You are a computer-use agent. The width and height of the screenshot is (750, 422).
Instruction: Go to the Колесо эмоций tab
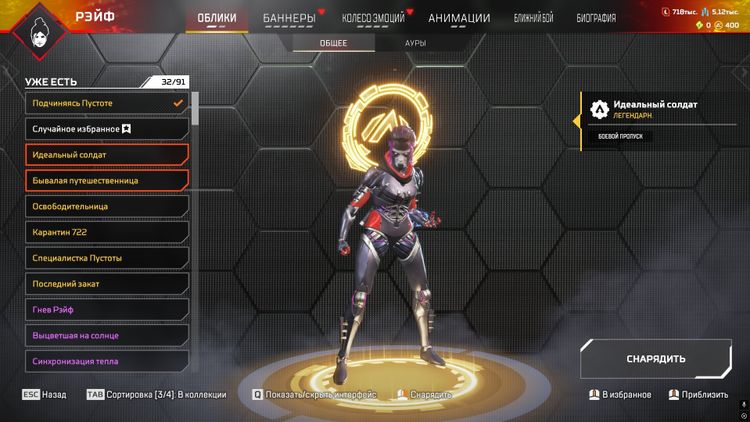374,18
